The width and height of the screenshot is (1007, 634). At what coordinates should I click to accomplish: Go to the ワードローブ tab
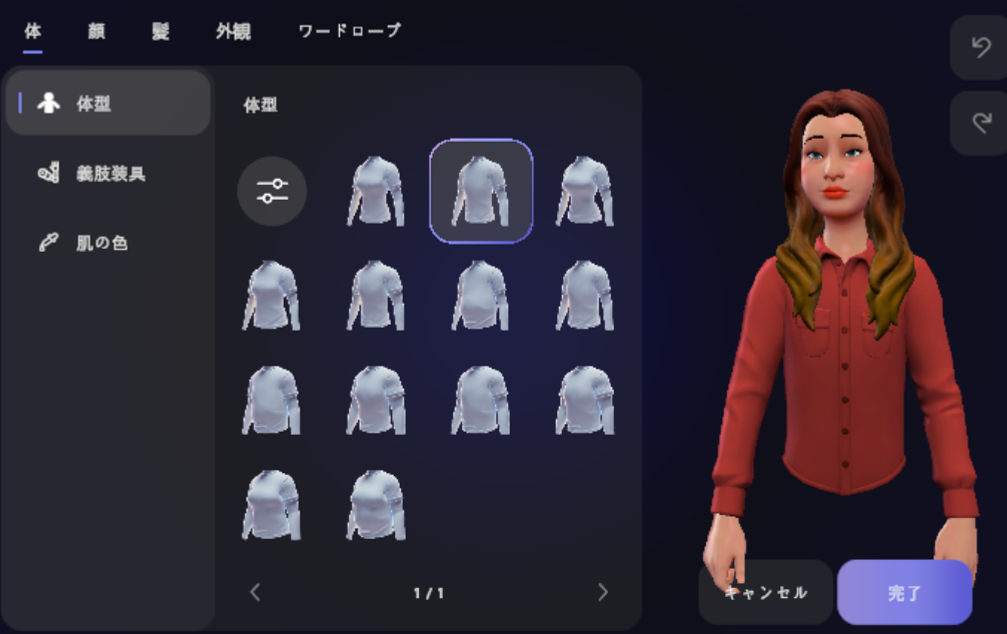[349, 31]
